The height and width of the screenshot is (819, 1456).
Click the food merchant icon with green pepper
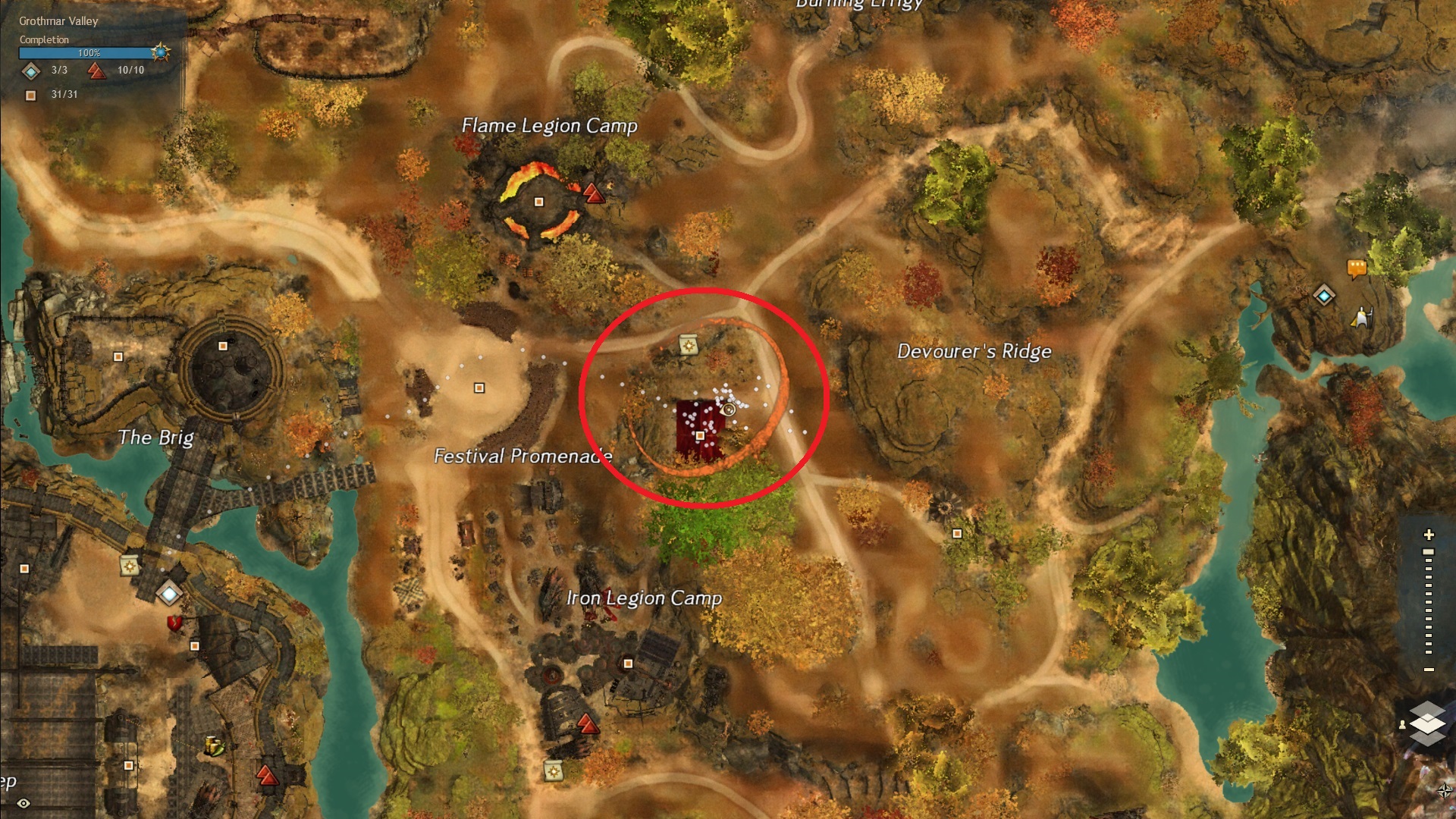215,746
